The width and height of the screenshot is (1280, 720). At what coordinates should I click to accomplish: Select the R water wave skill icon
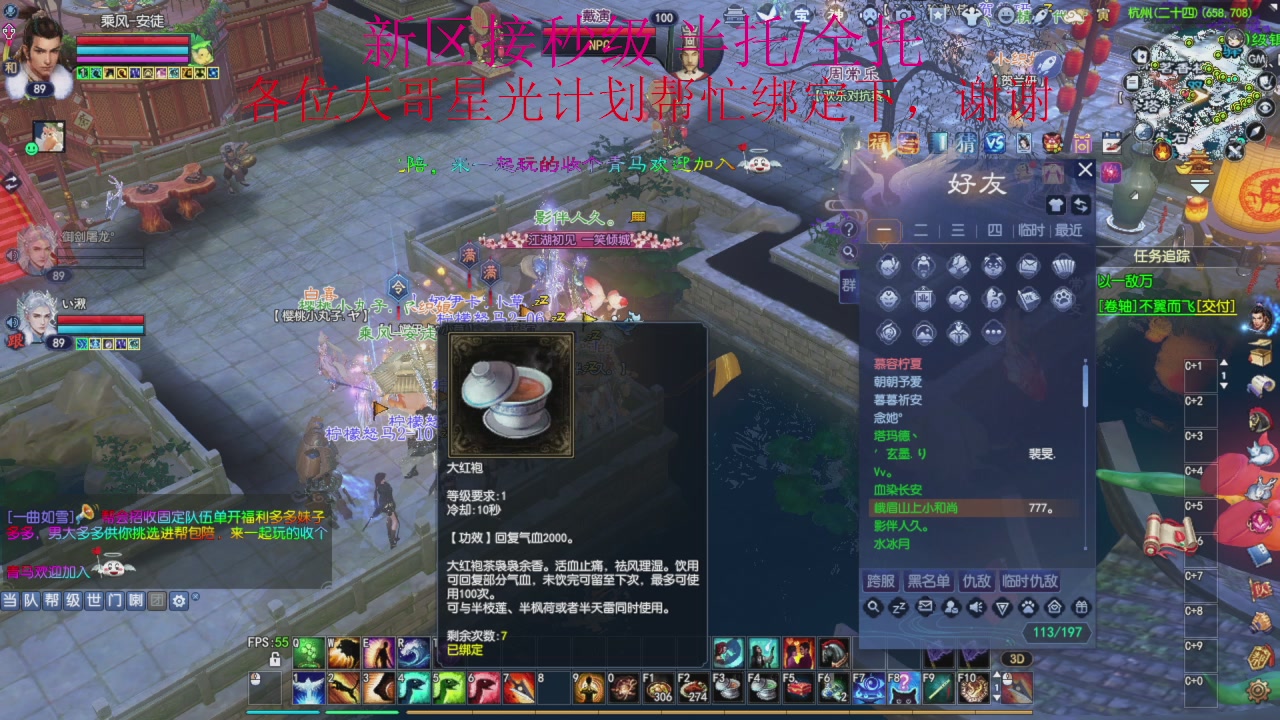coord(412,652)
